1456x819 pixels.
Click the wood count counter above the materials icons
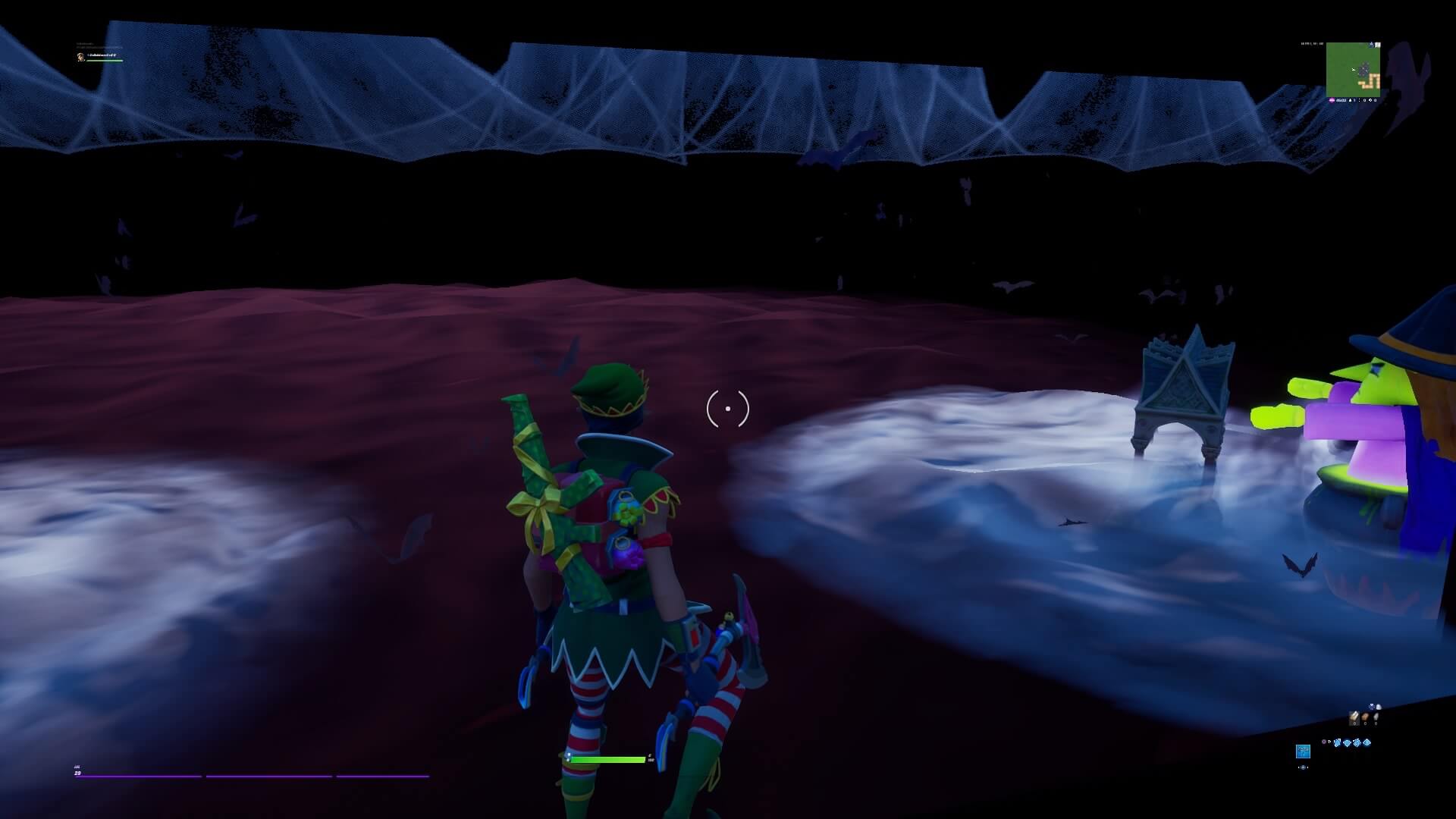click(1354, 723)
